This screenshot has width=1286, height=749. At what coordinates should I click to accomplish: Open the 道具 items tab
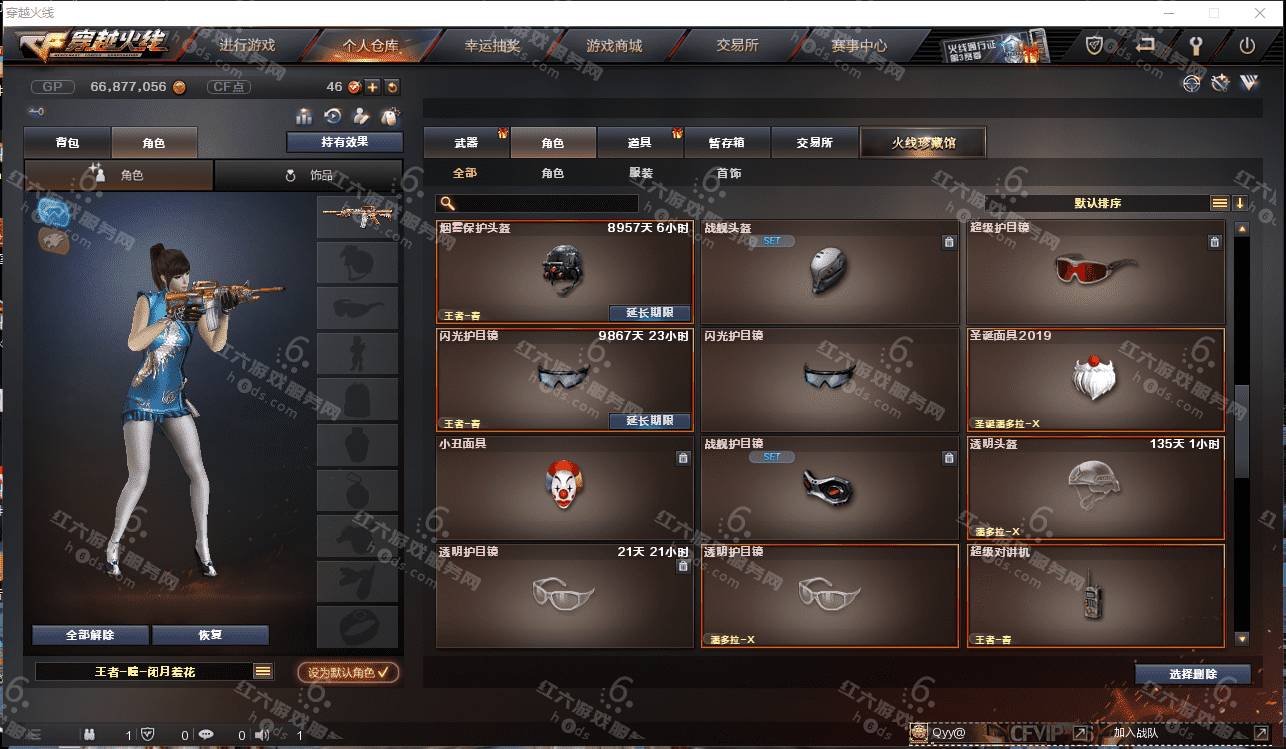(x=640, y=143)
